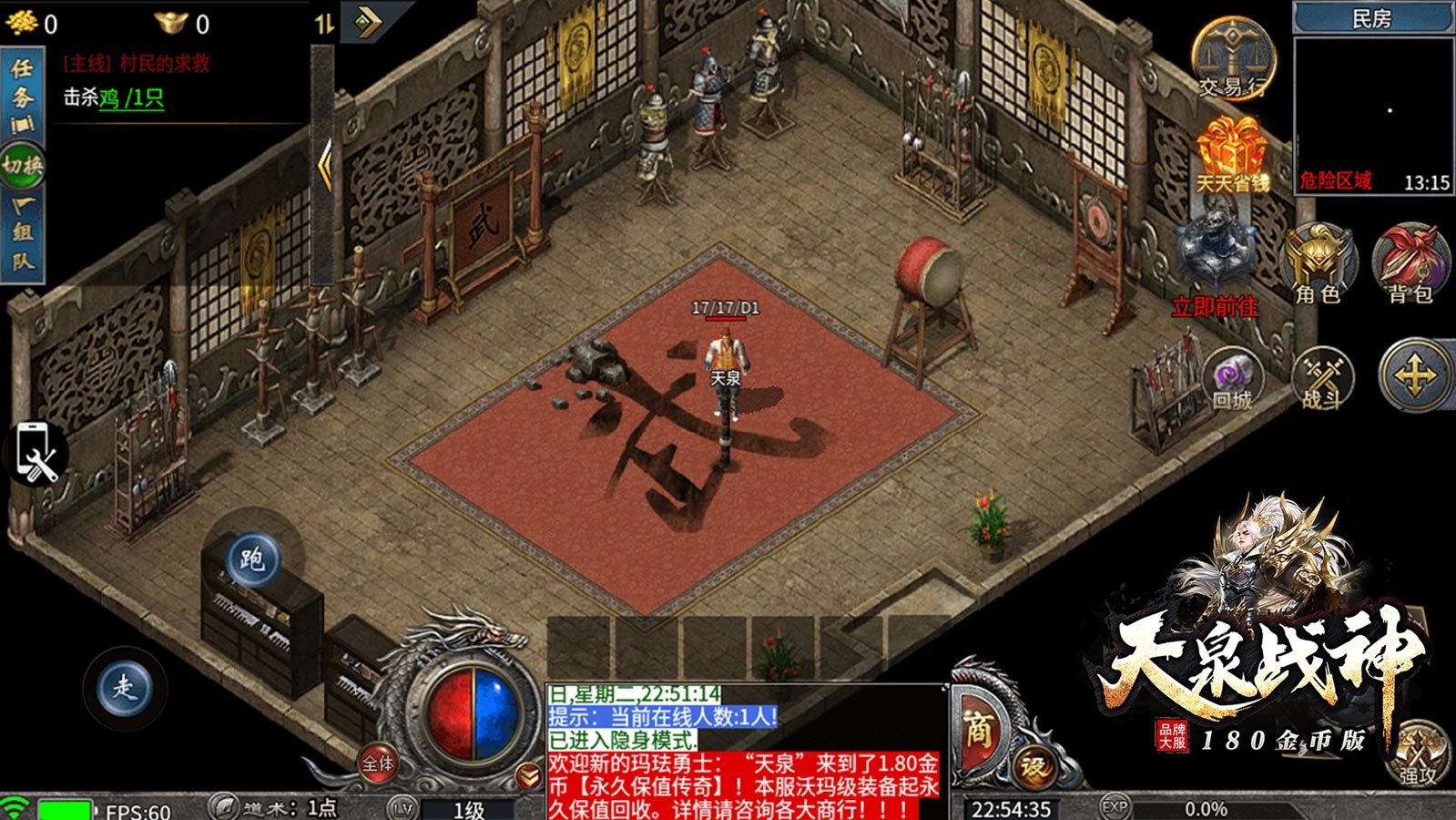The image size is (1456, 820).
Task: Collapse the quest panel with the left chevron
Action: tap(323, 165)
